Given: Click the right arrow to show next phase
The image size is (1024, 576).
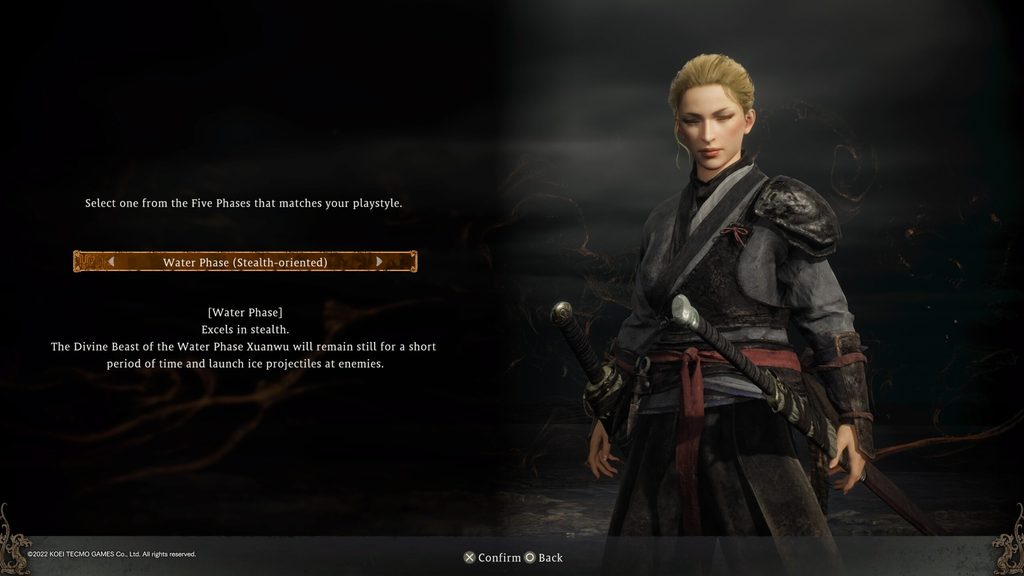Looking at the screenshot, I should point(379,262).
